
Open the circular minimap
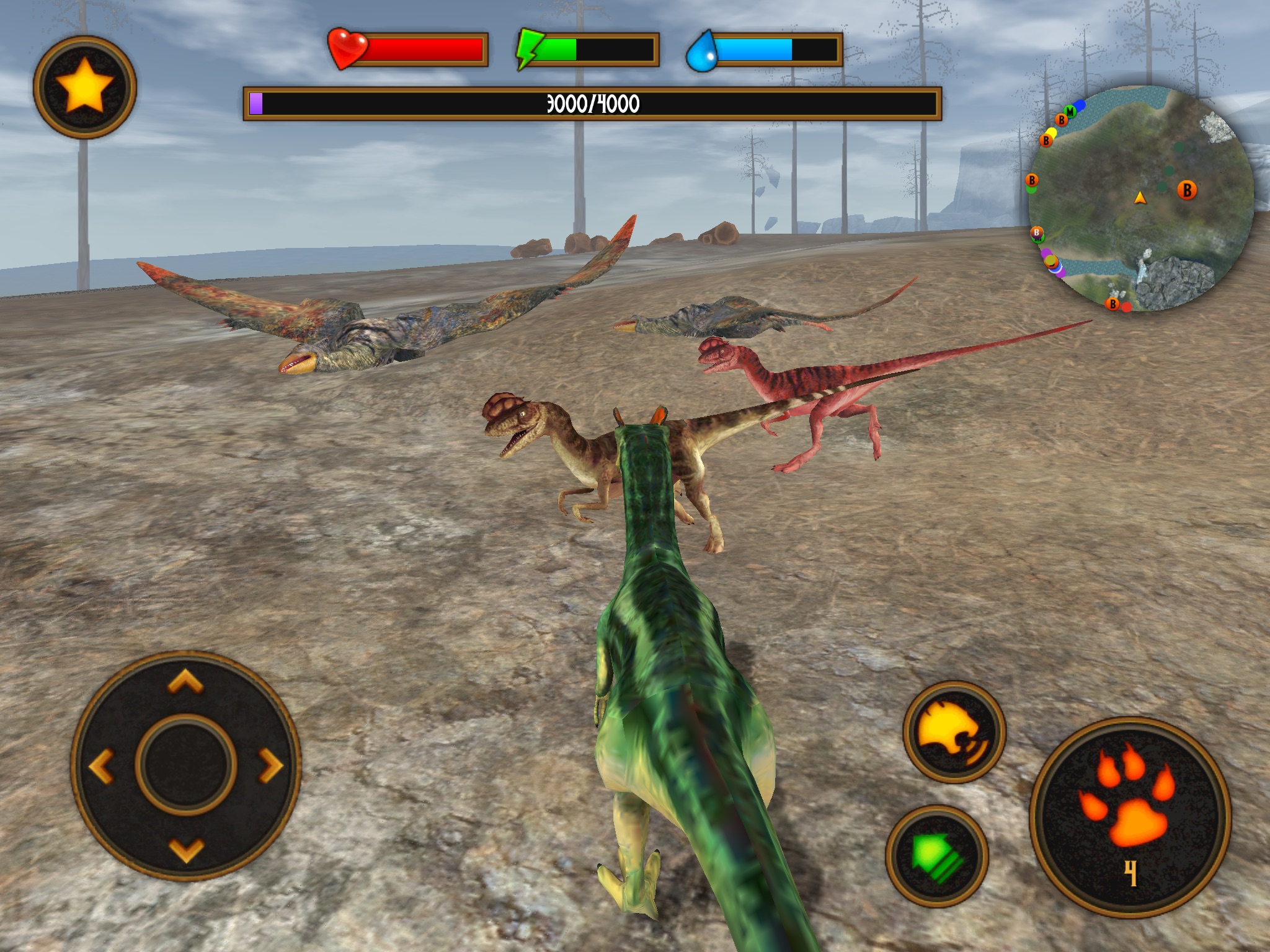[1140, 198]
